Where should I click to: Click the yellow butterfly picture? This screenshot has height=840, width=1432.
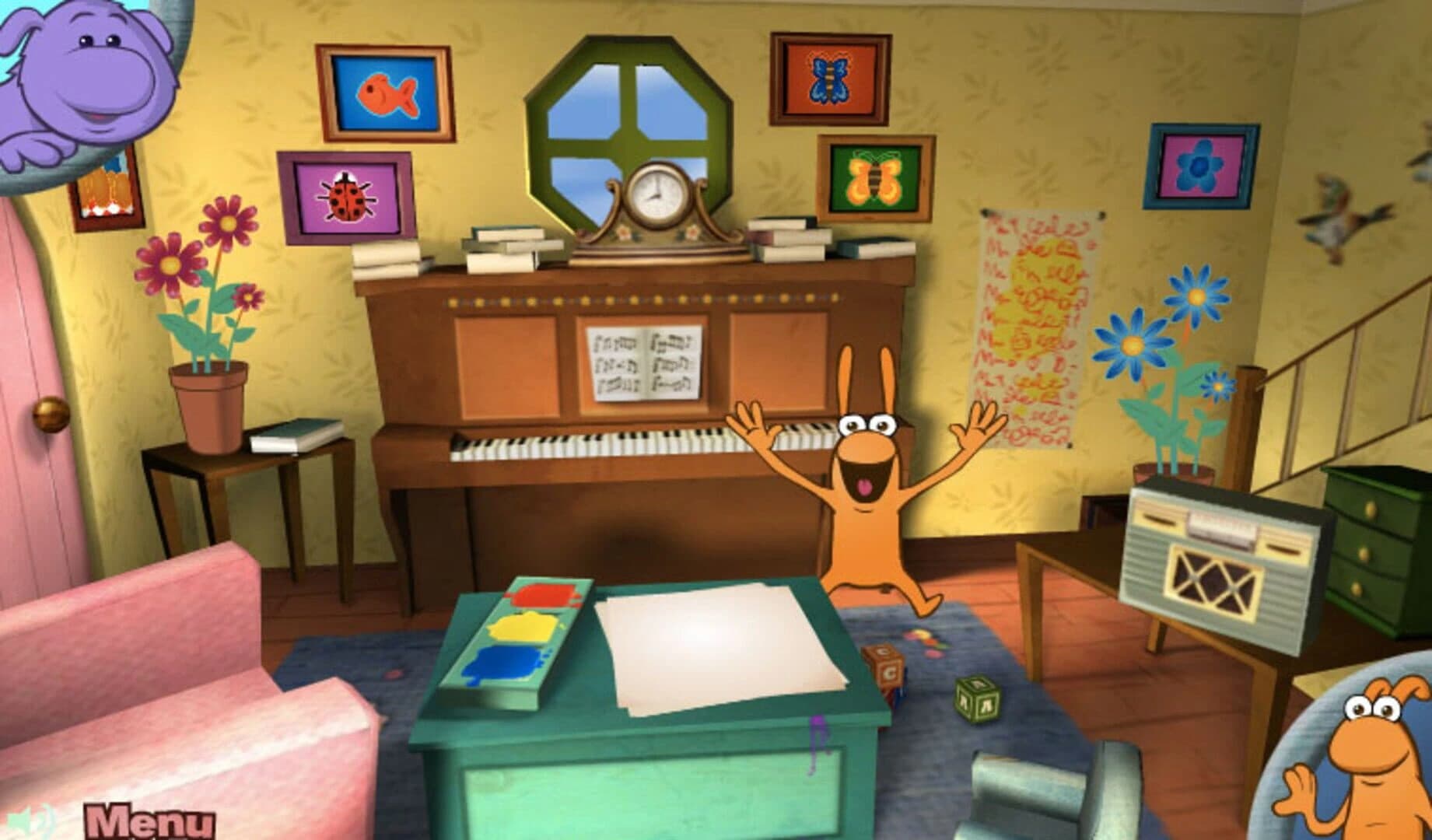[x=875, y=180]
